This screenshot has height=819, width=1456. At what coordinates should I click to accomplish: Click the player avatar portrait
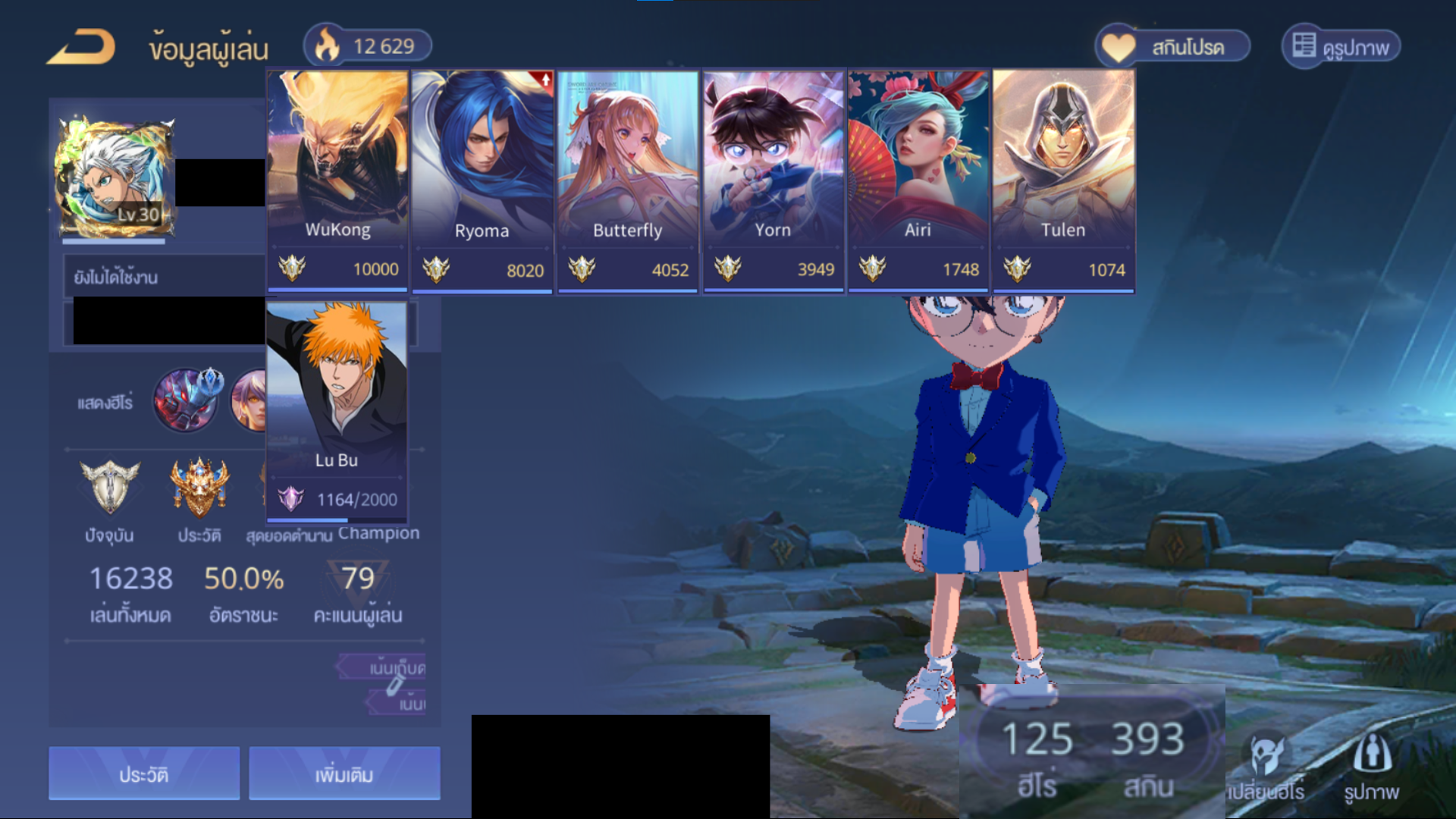[x=114, y=177]
